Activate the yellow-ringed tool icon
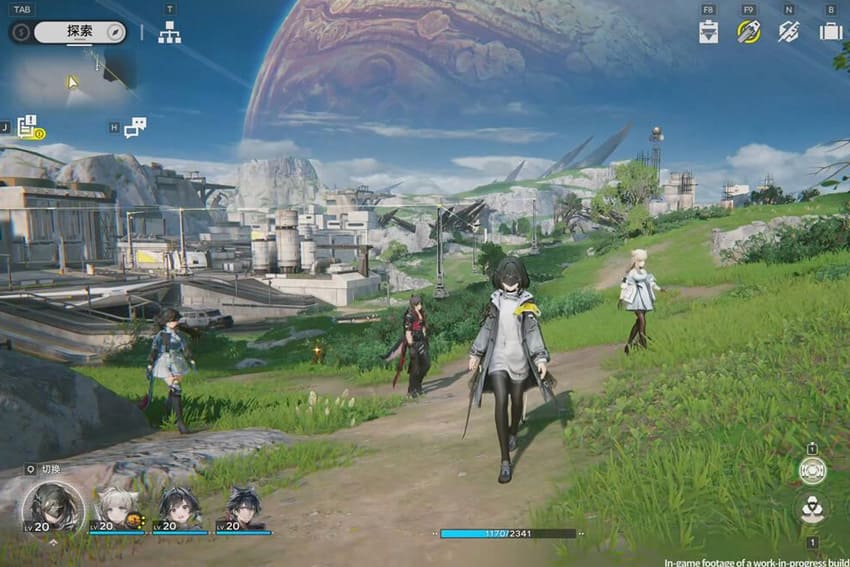850x567 pixels. pos(748,31)
